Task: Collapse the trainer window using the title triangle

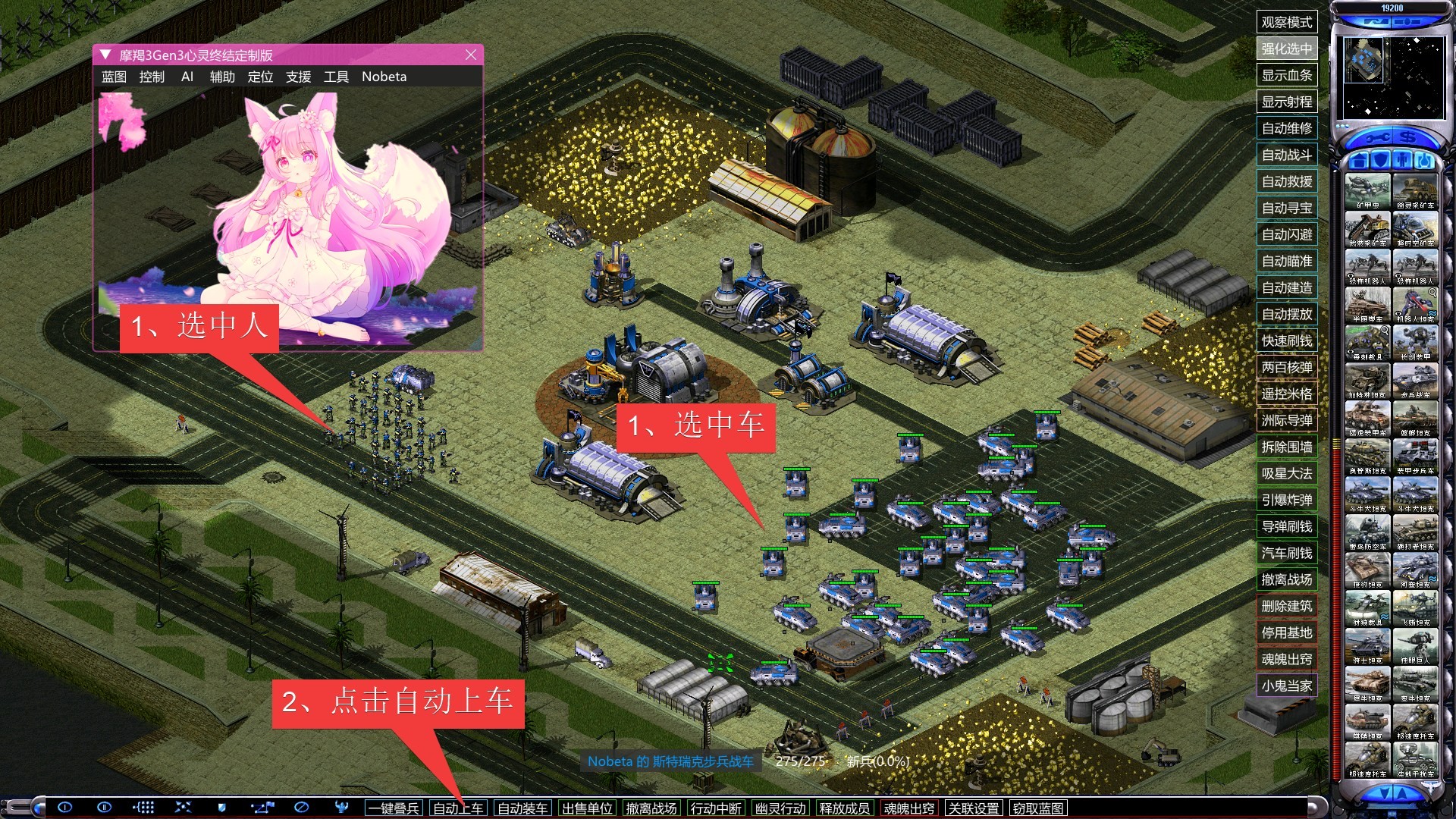Action: tap(105, 55)
